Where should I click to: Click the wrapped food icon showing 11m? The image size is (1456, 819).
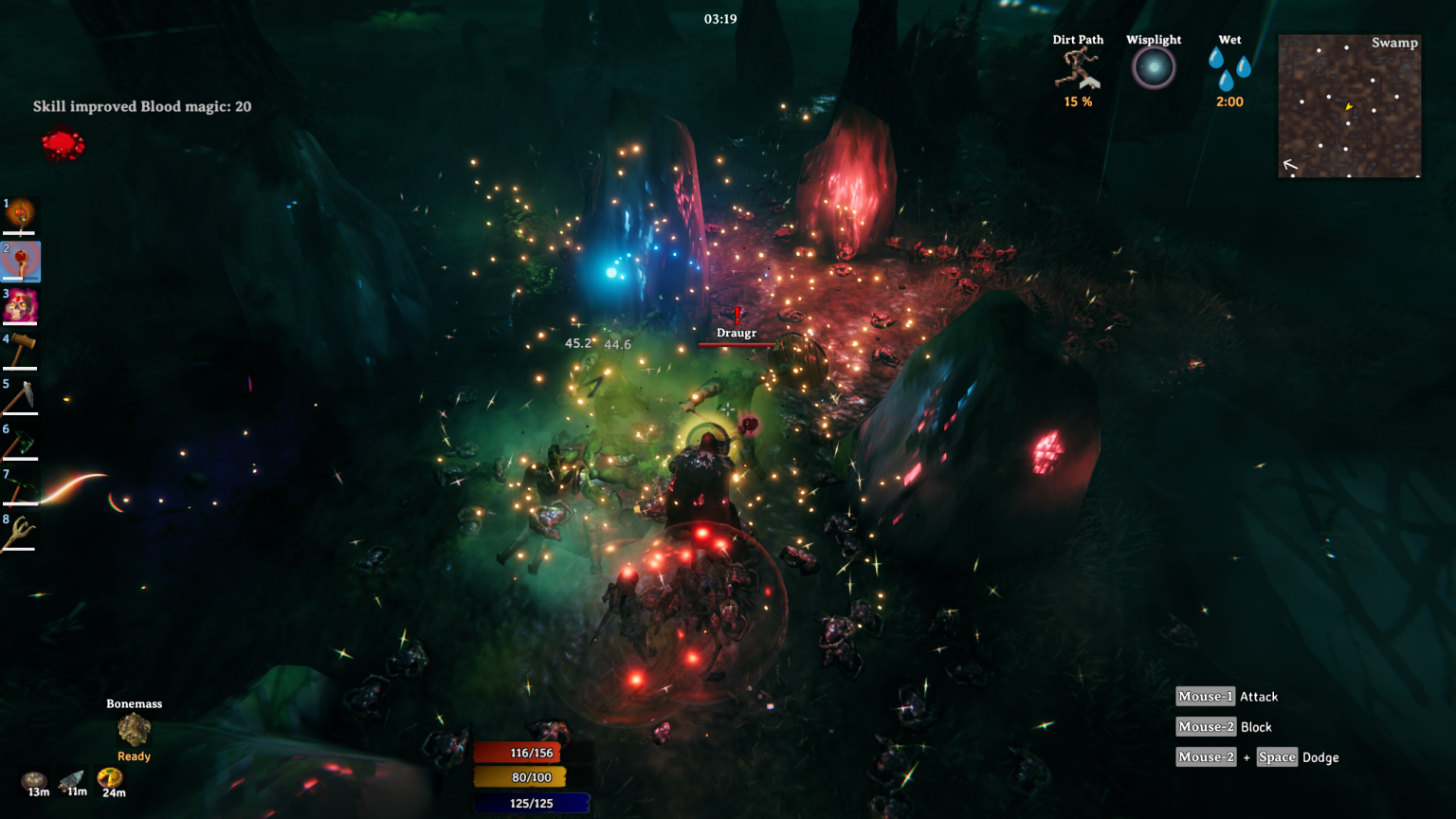click(x=72, y=780)
